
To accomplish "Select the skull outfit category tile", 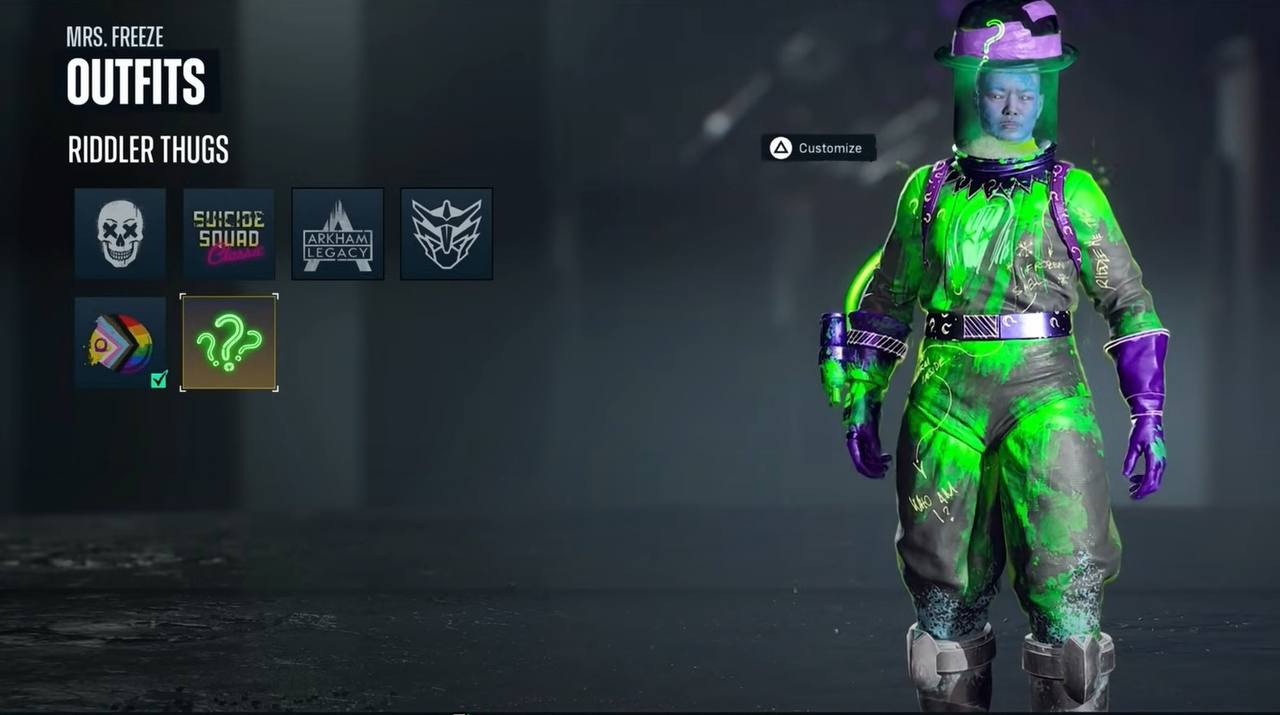I will point(120,233).
